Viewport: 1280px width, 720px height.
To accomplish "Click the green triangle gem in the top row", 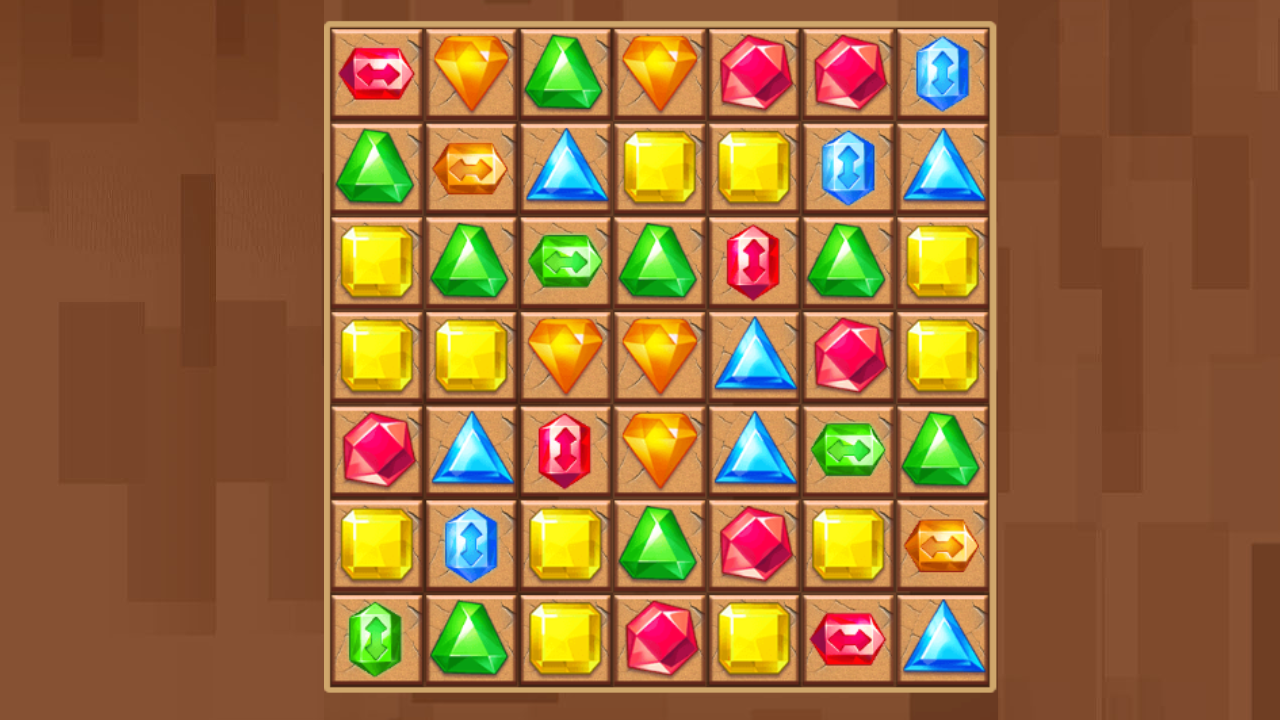I will [566, 73].
